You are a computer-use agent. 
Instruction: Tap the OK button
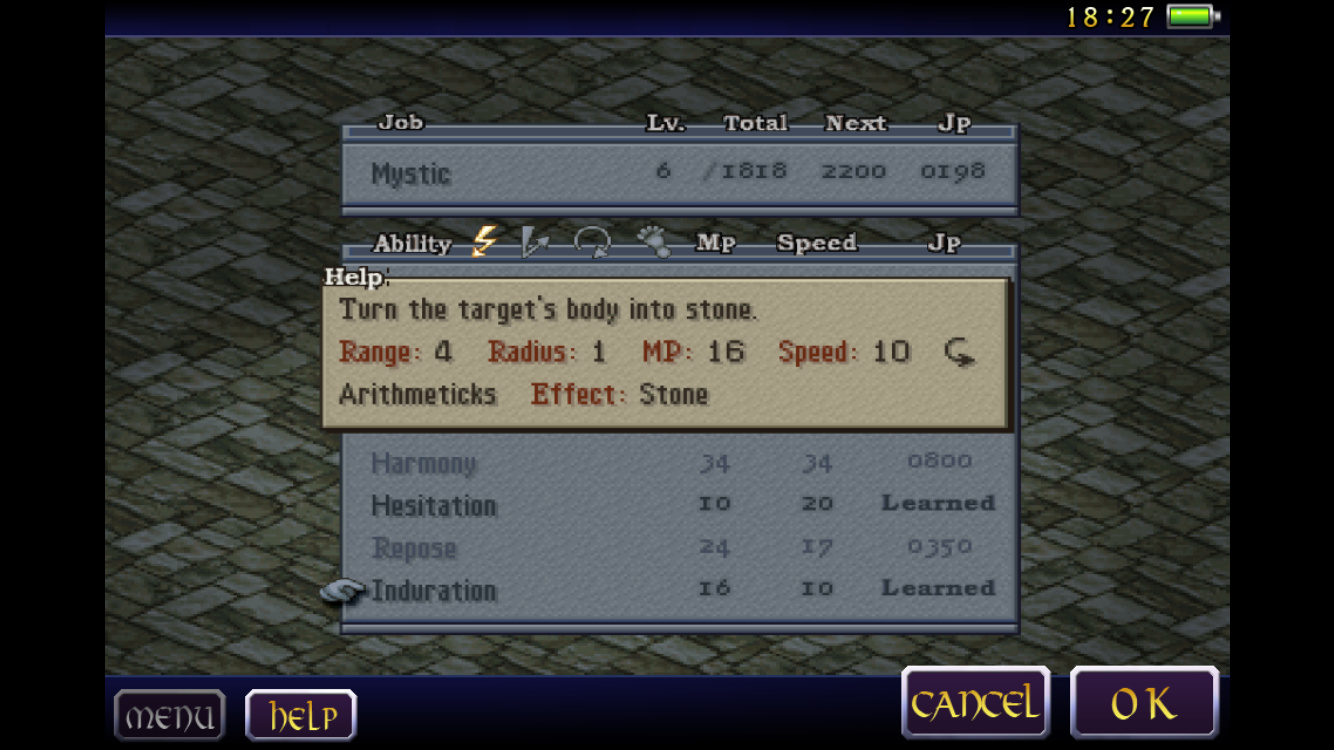pyautogui.click(x=1144, y=704)
